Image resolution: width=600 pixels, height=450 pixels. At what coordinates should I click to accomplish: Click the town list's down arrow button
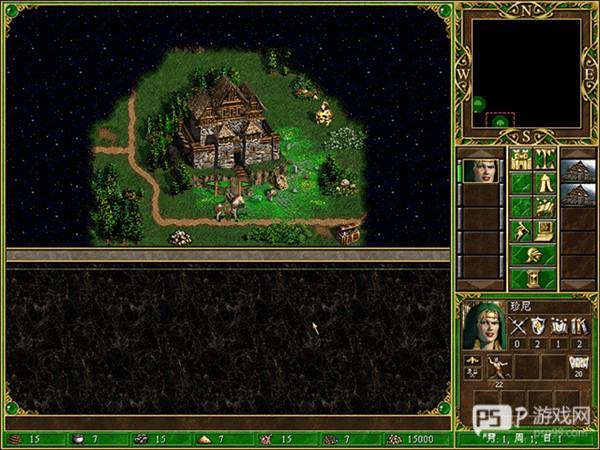tap(576, 286)
